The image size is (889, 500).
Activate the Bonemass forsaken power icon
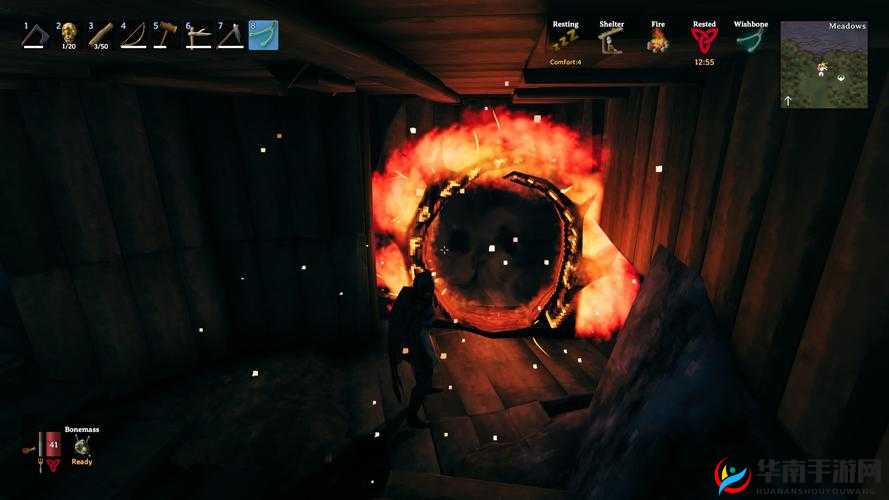(x=82, y=446)
